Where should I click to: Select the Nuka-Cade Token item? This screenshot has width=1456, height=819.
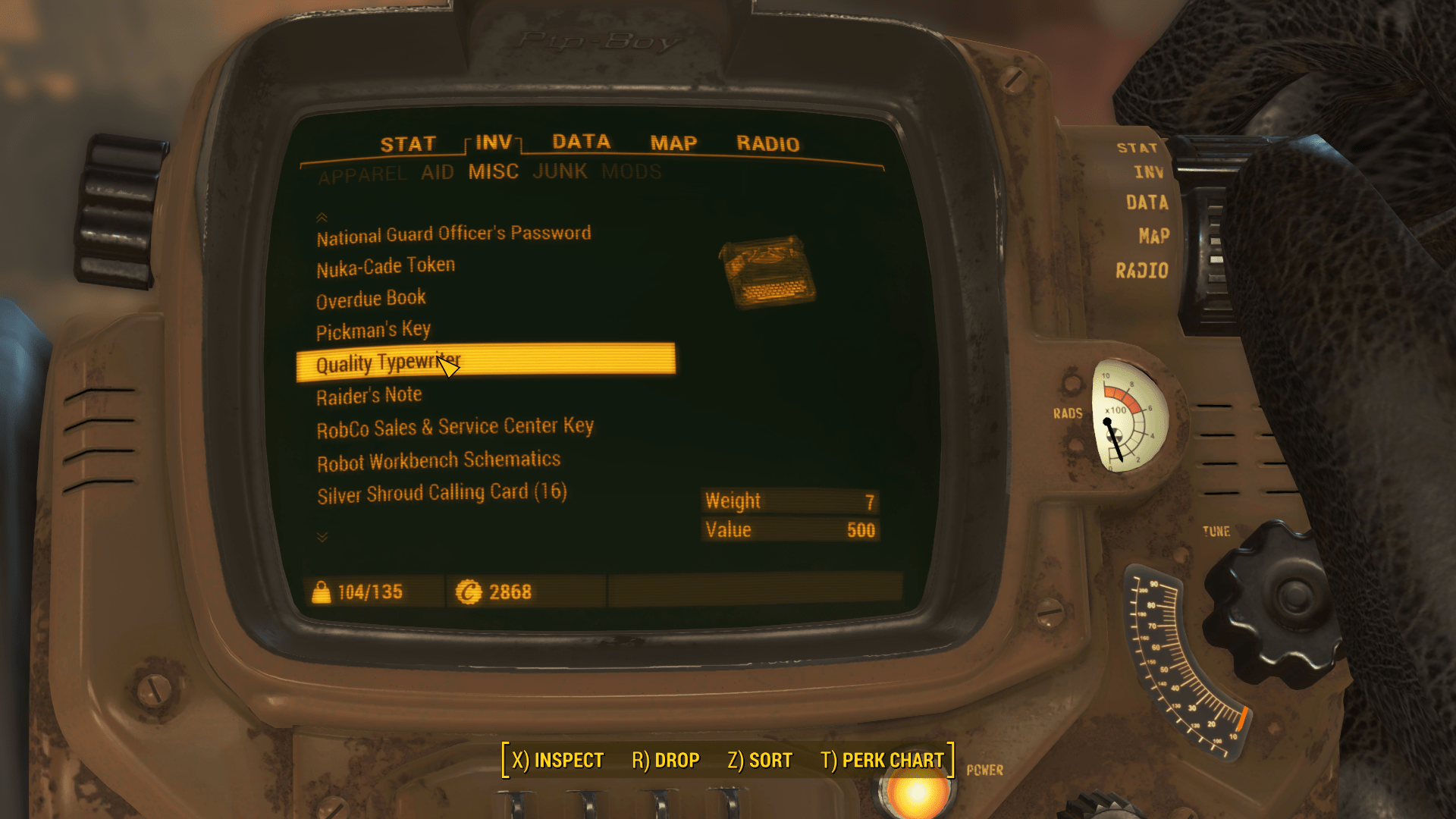(385, 267)
